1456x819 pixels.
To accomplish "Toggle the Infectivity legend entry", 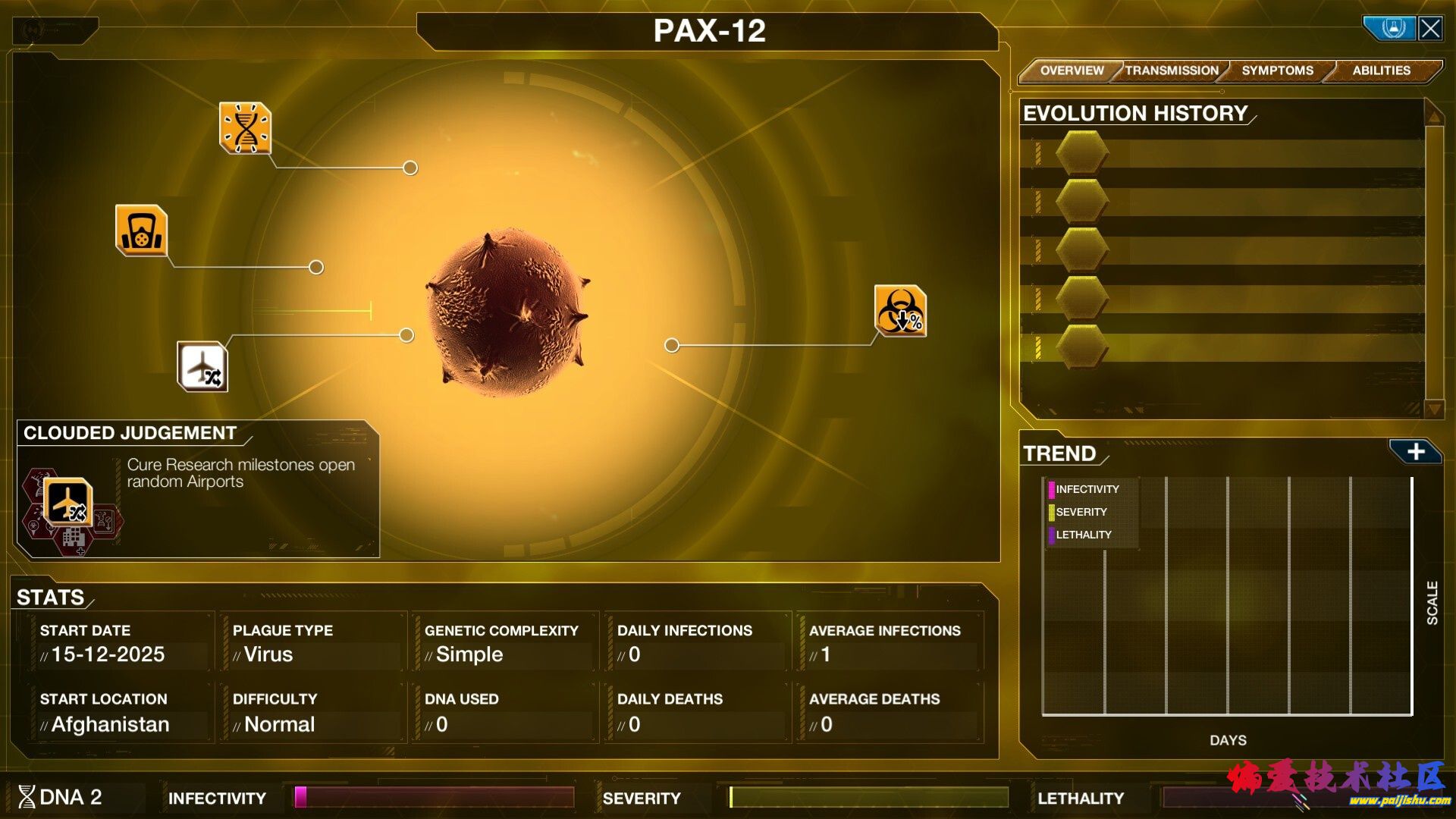I will 1086,490.
